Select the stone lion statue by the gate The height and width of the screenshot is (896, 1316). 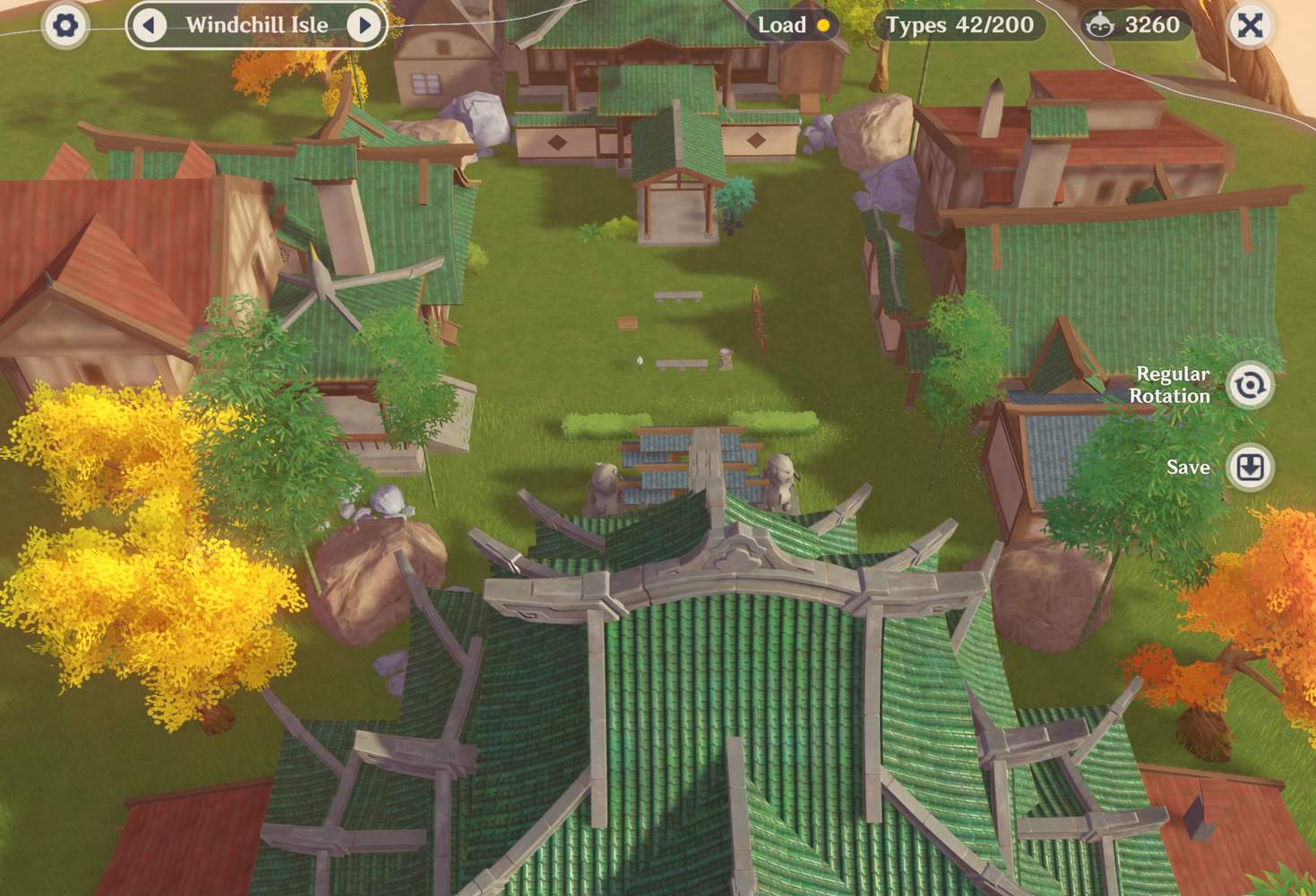605,484
